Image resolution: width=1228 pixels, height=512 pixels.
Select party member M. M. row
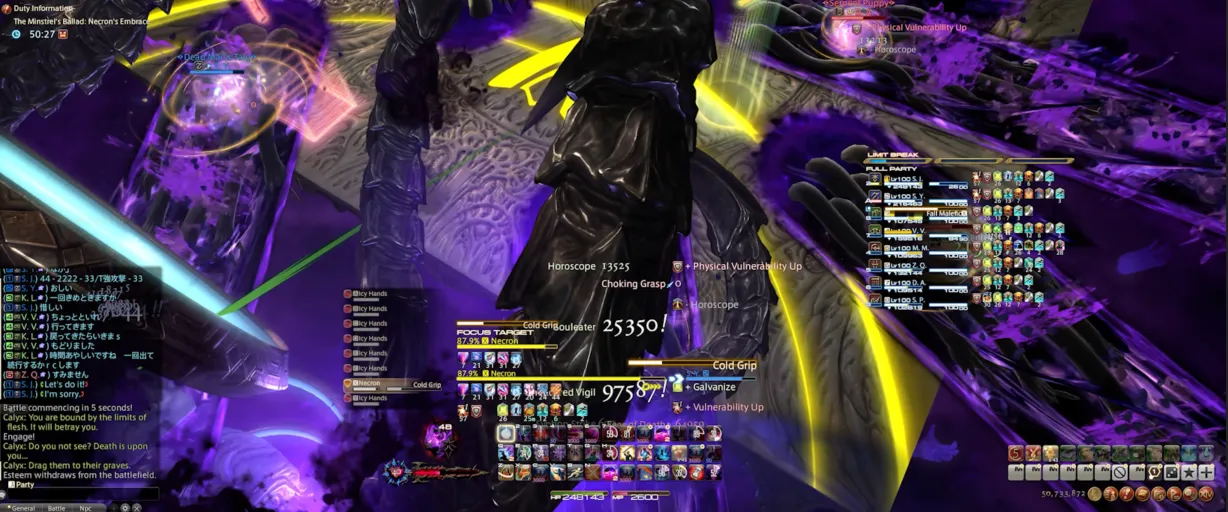[x=908, y=247]
